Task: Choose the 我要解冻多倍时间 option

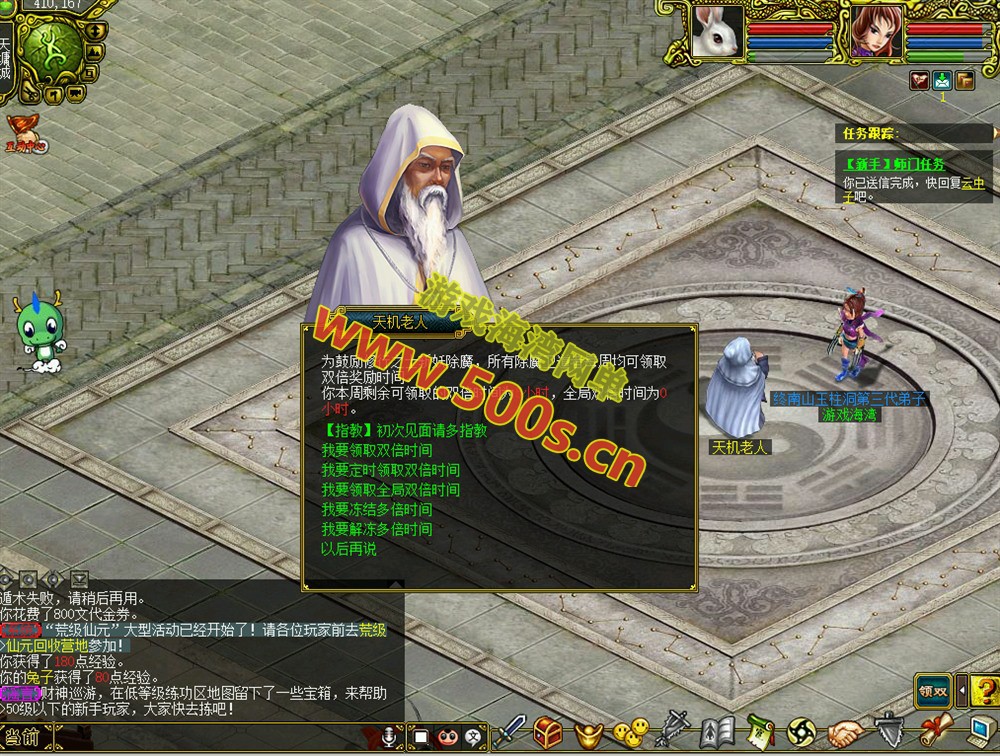Action: tap(376, 529)
